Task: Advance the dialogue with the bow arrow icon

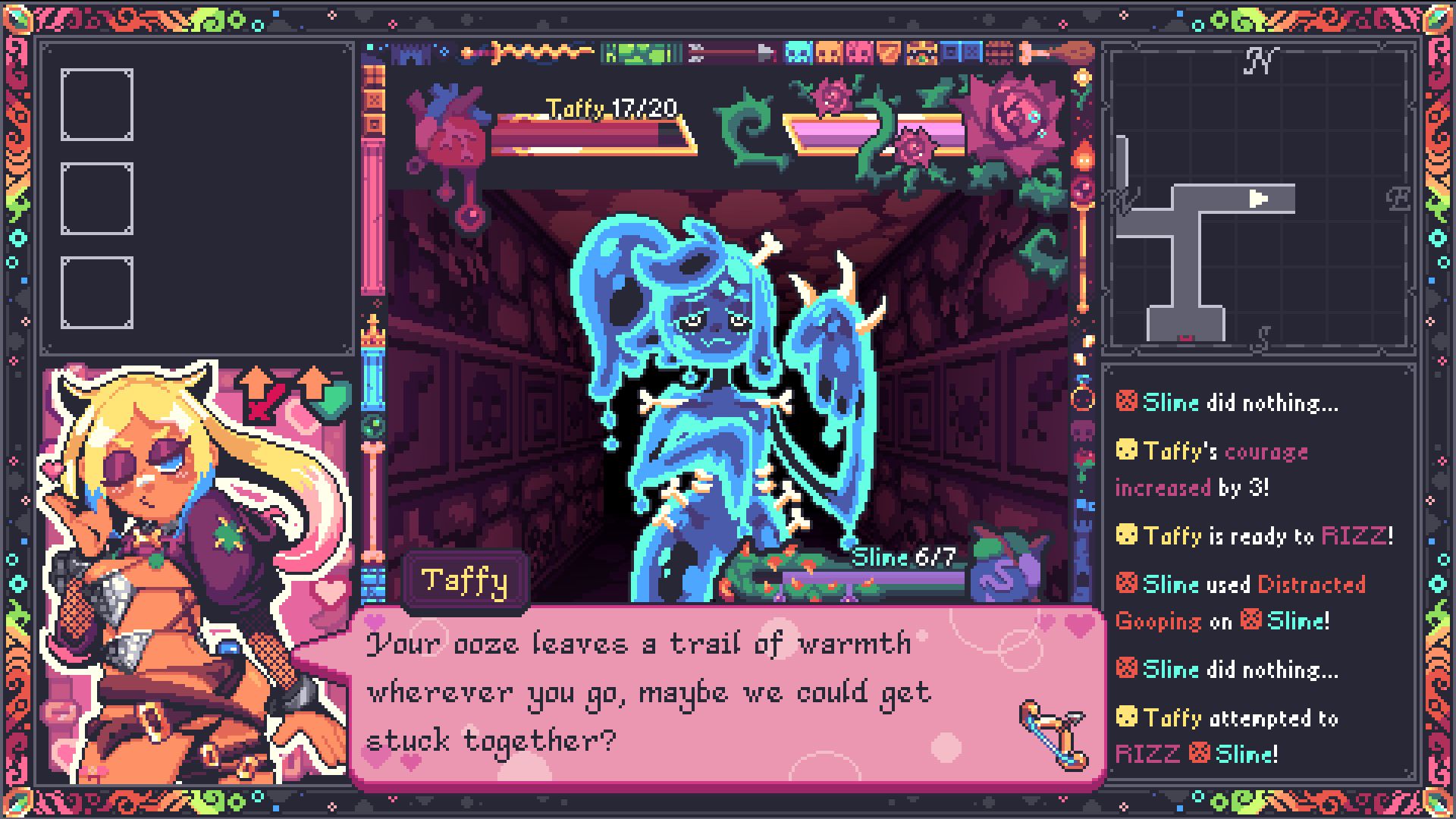Action: pyautogui.click(x=1052, y=733)
